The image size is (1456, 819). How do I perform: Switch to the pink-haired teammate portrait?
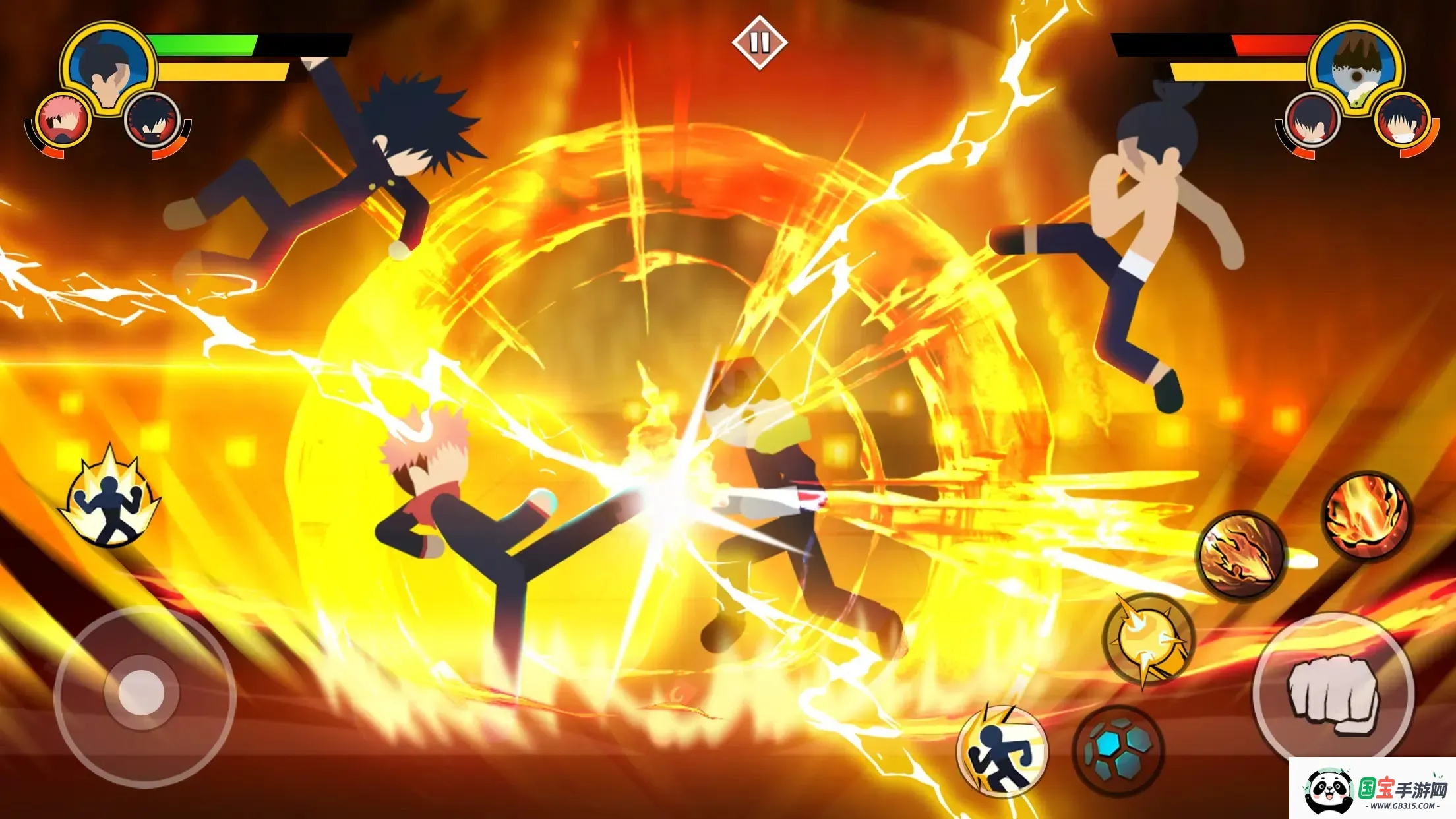point(63,121)
